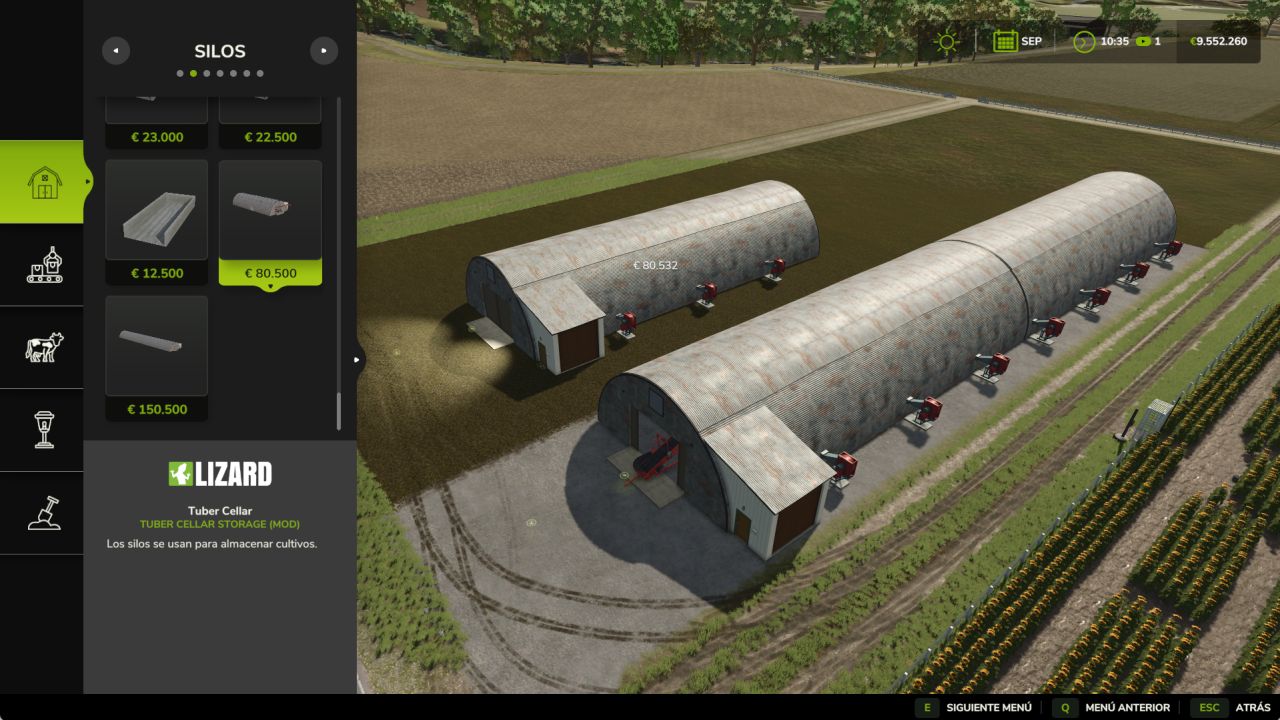The height and width of the screenshot is (720, 1280).
Task: Click the money balance display
Action: click(1216, 41)
